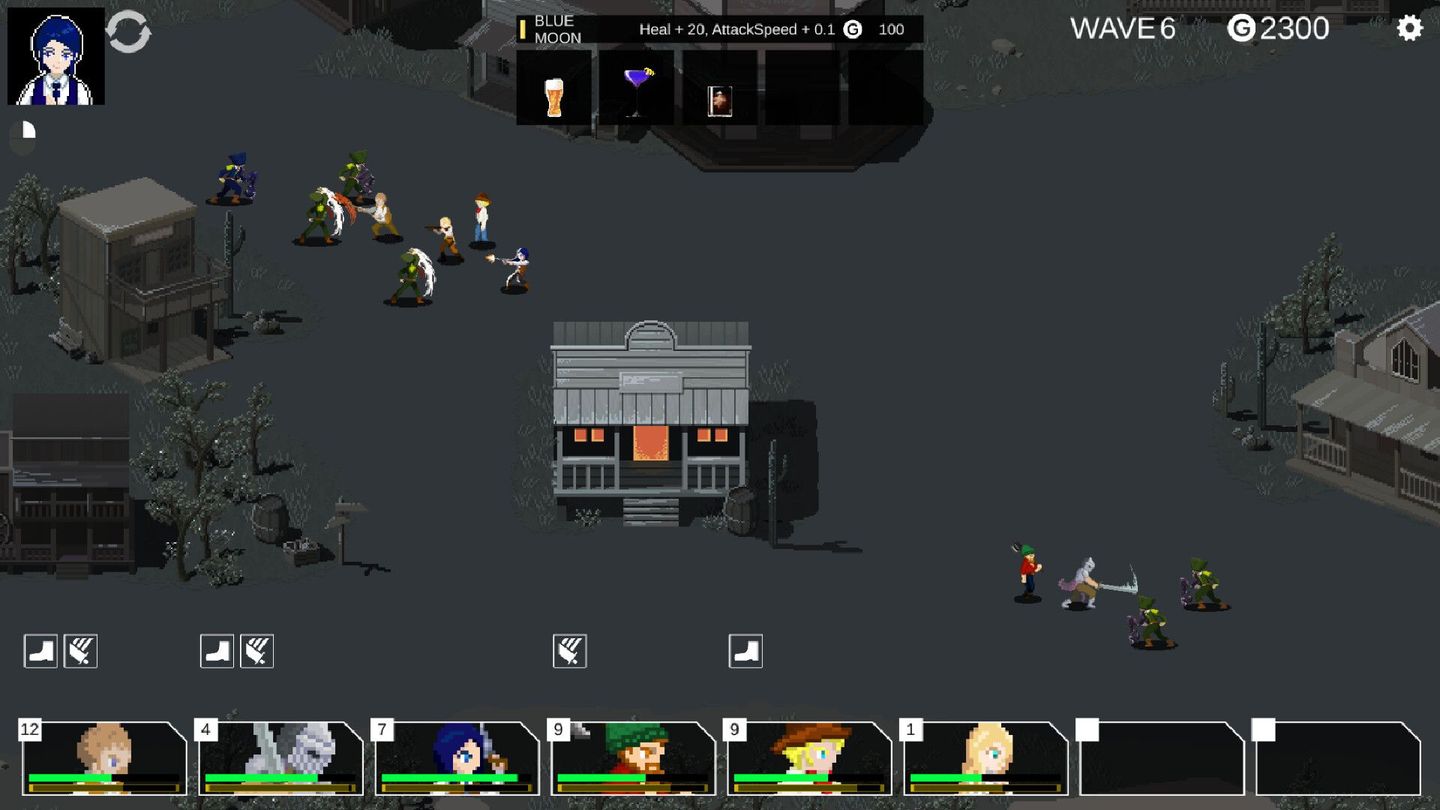Click the gauntlet icon above the first hero

pos(80,650)
